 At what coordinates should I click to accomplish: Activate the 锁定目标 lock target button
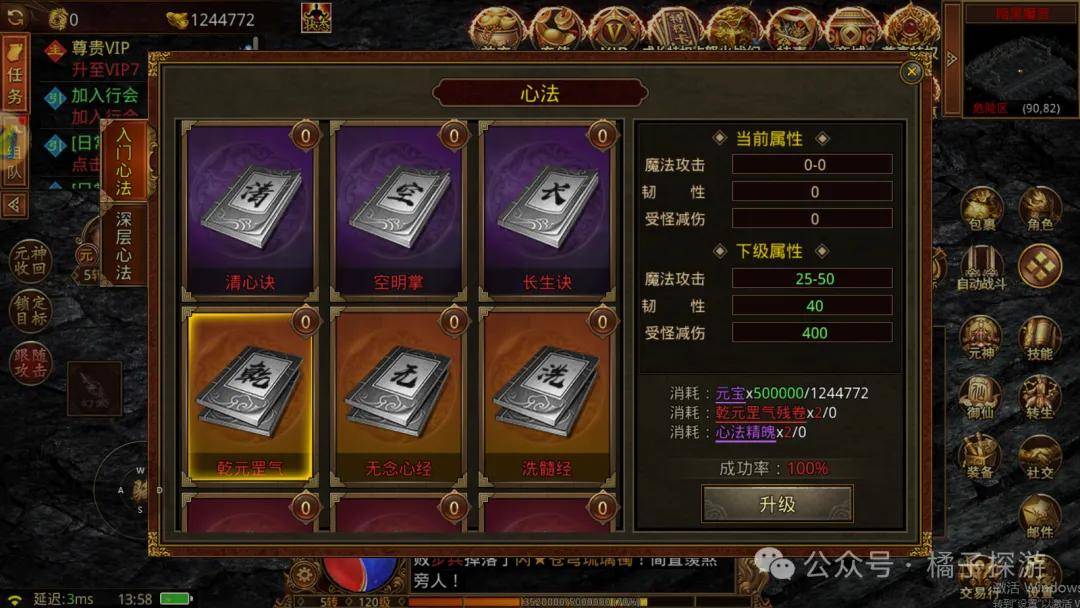(31, 311)
